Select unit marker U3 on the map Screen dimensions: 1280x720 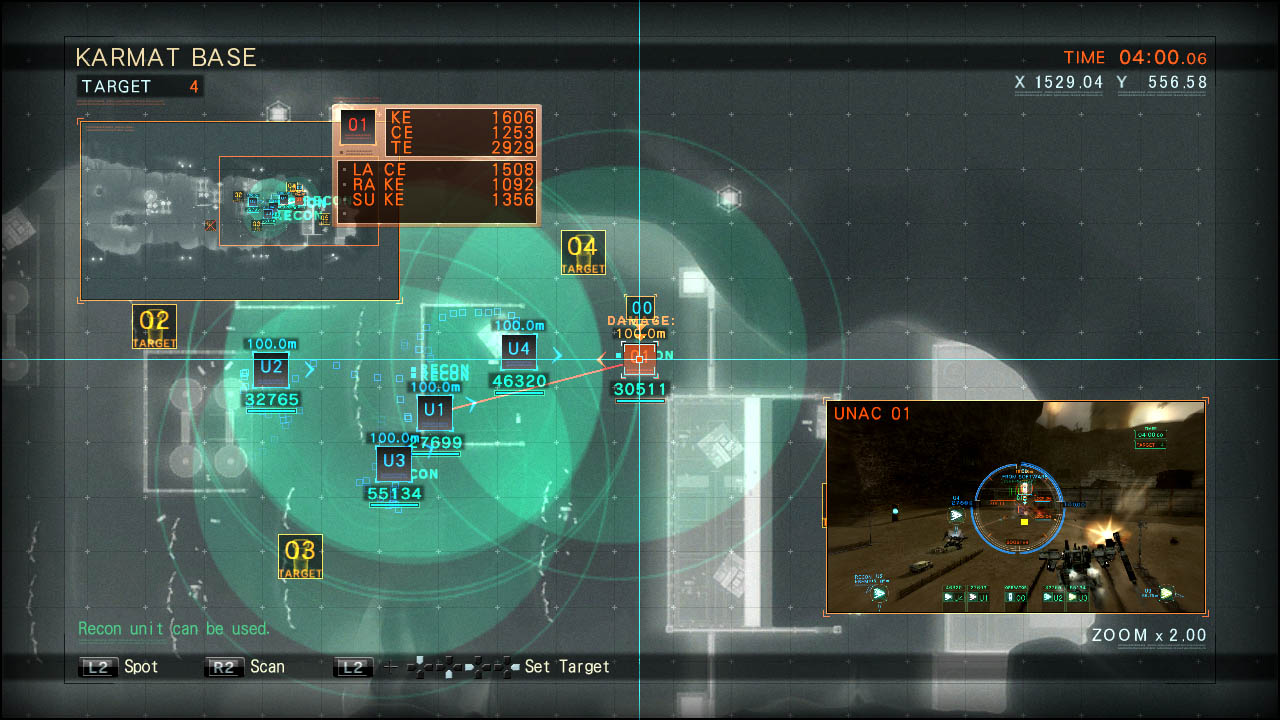pos(393,463)
